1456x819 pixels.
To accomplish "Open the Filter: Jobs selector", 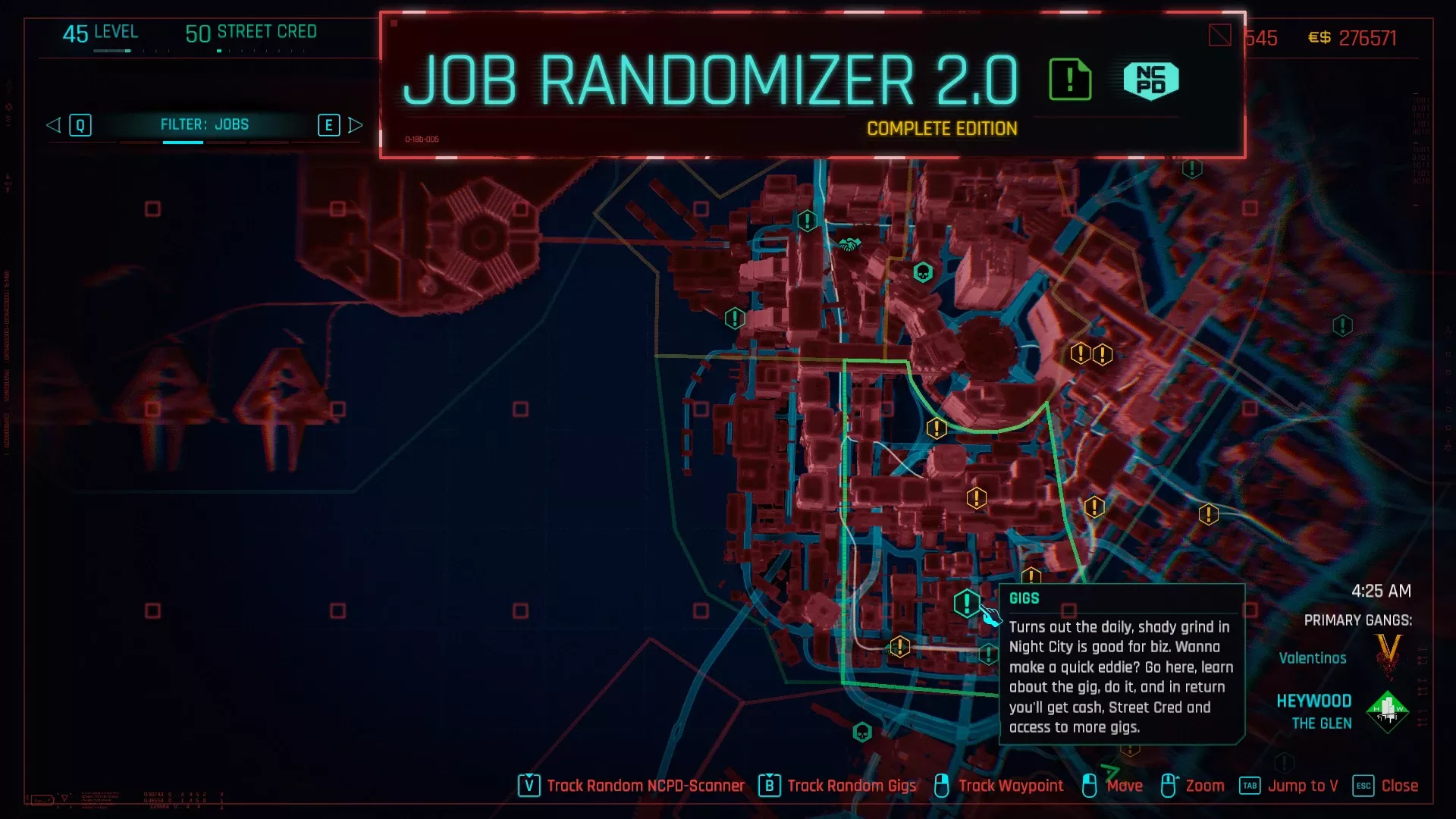I will (205, 124).
